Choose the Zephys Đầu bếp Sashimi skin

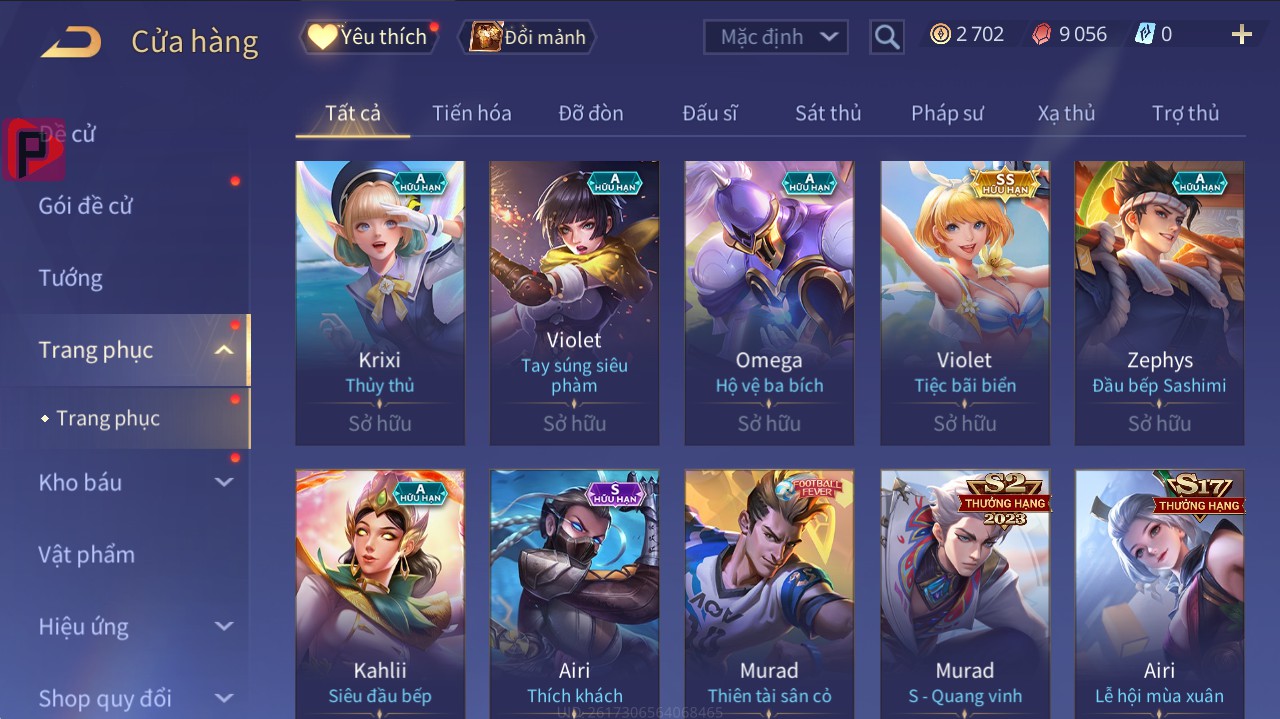click(1159, 302)
